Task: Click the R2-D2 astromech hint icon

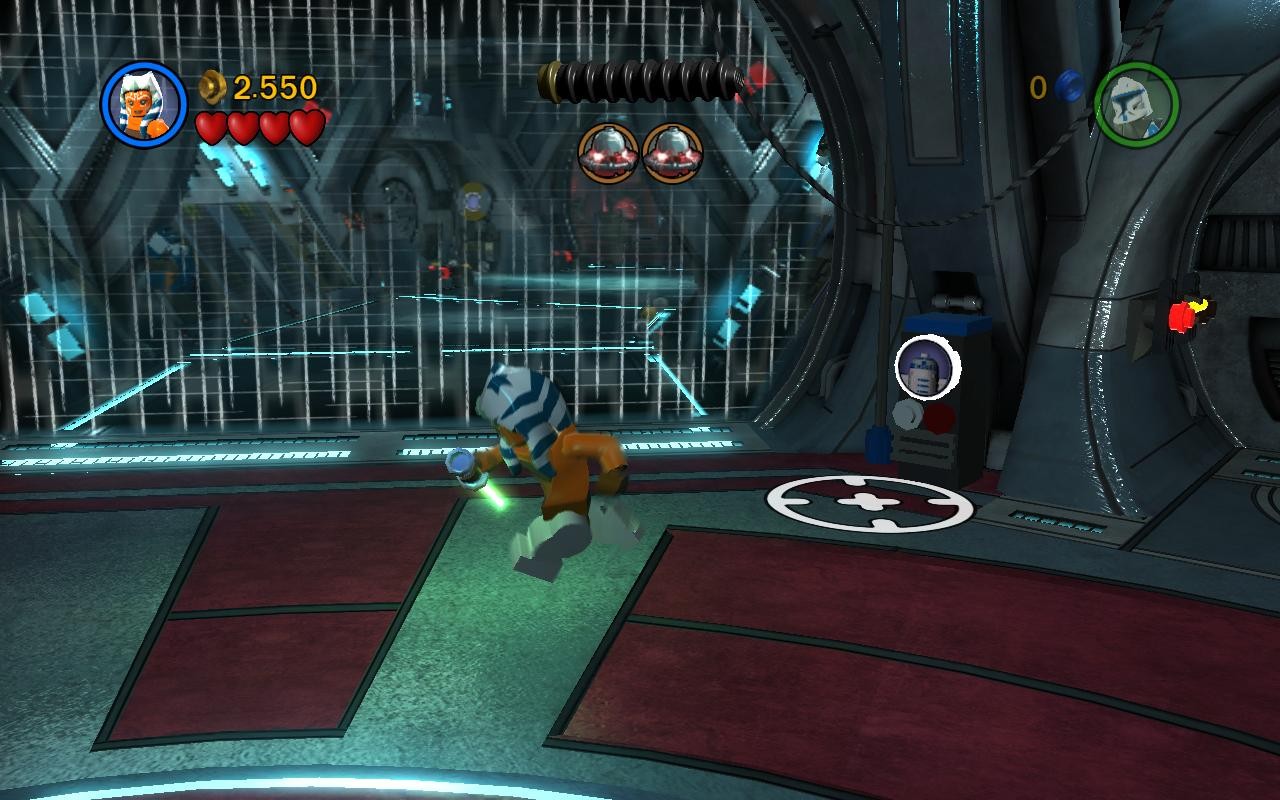Action: (927, 368)
